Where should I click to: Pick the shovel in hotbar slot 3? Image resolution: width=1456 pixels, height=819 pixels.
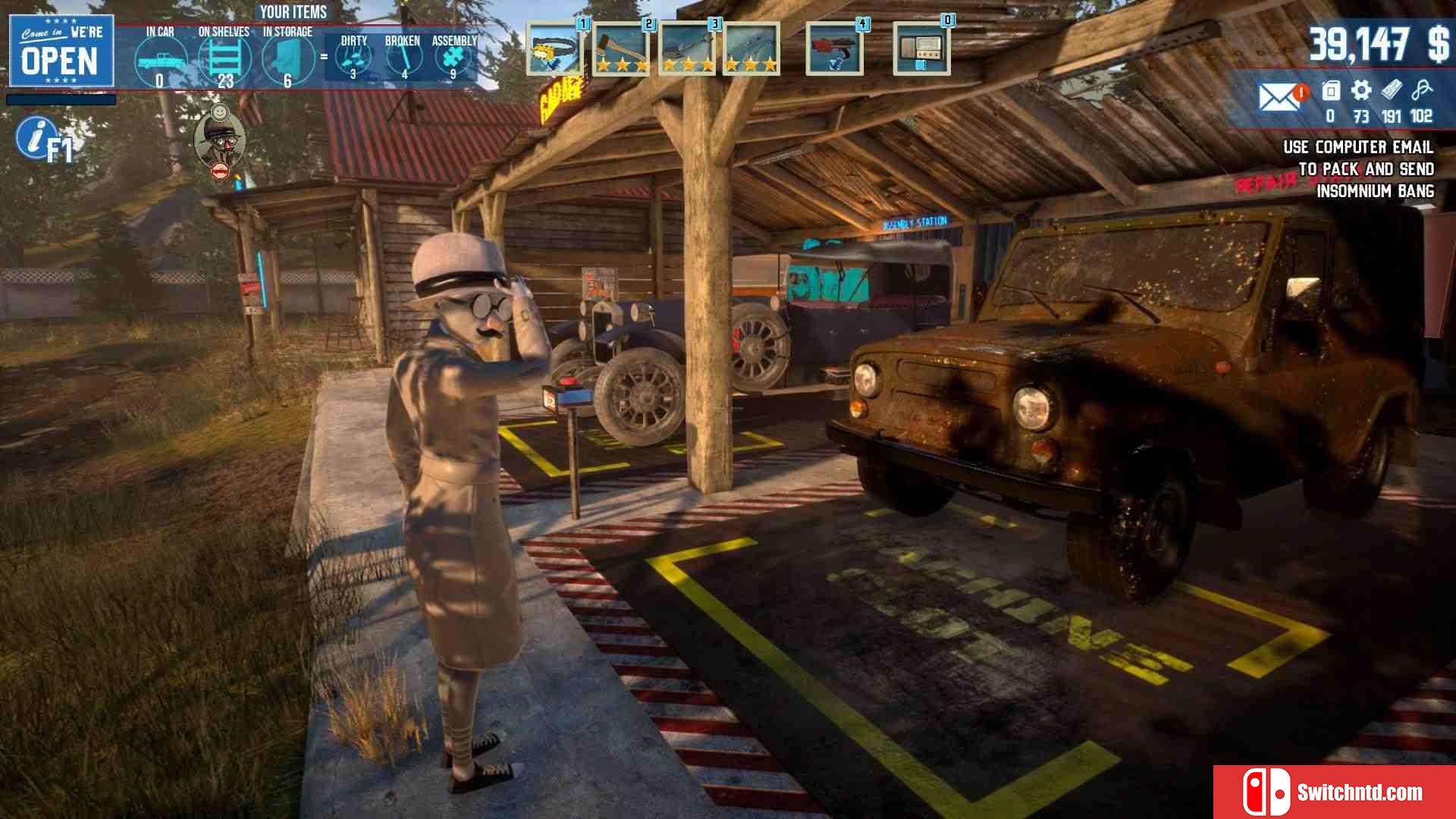[687, 49]
